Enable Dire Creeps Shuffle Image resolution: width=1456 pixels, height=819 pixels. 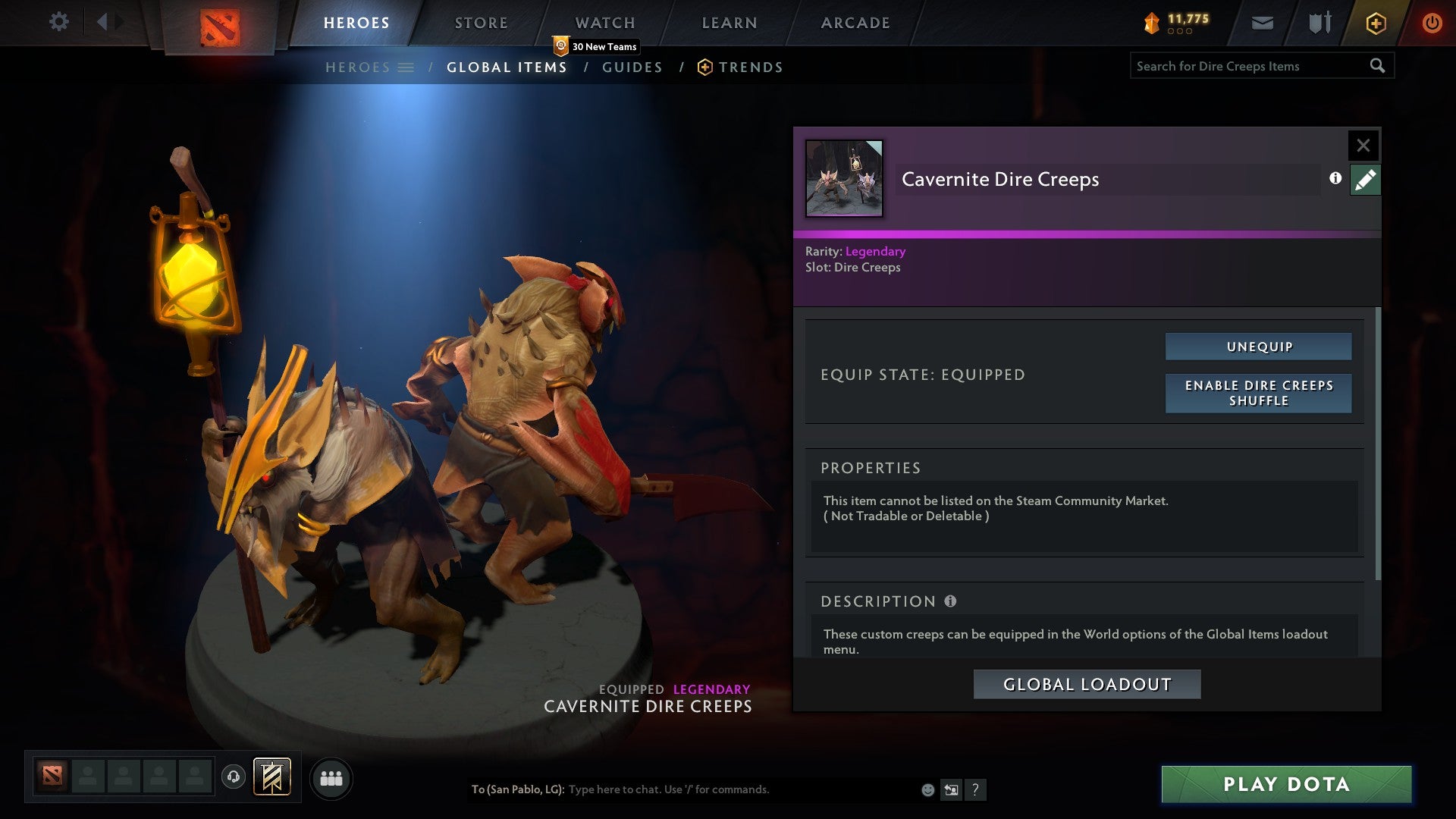[1258, 394]
